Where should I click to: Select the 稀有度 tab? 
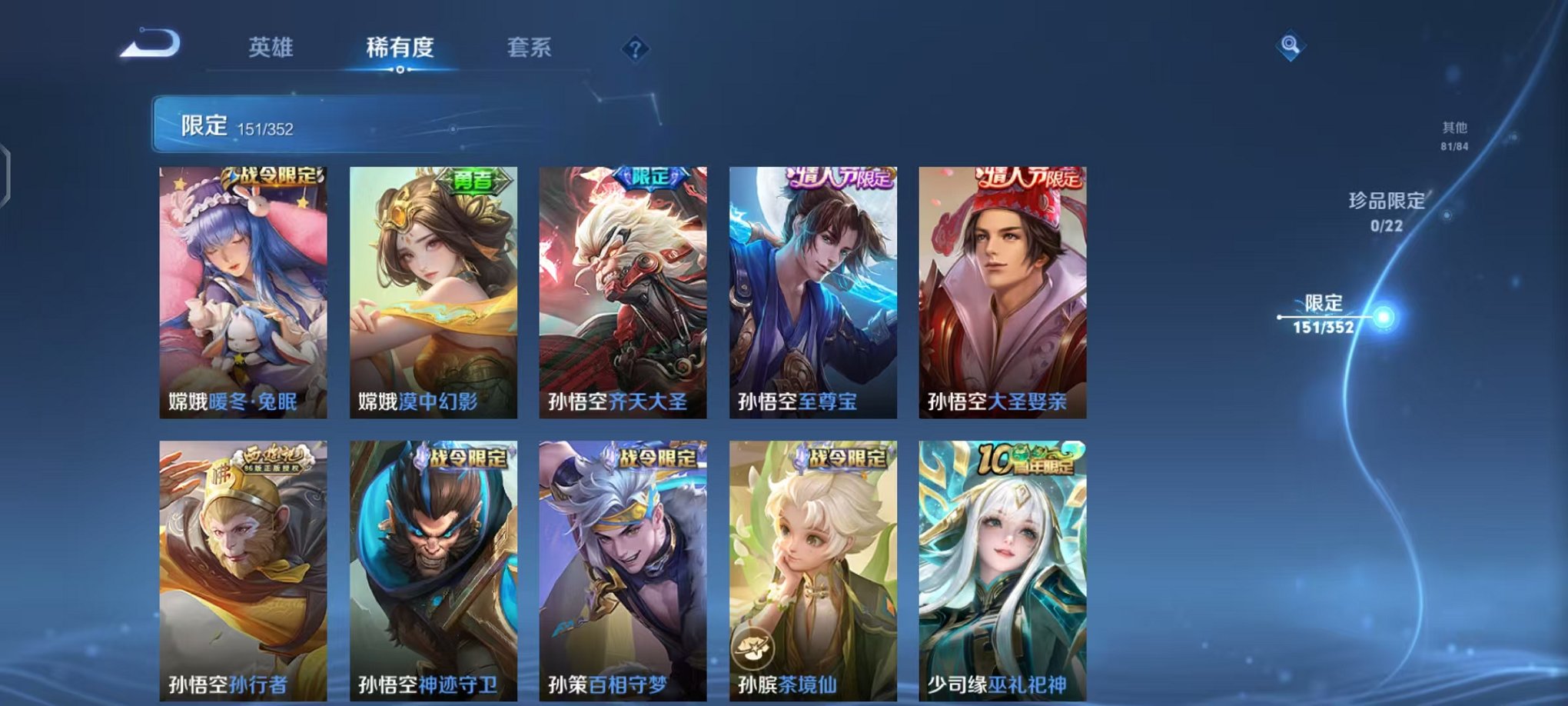400,47
